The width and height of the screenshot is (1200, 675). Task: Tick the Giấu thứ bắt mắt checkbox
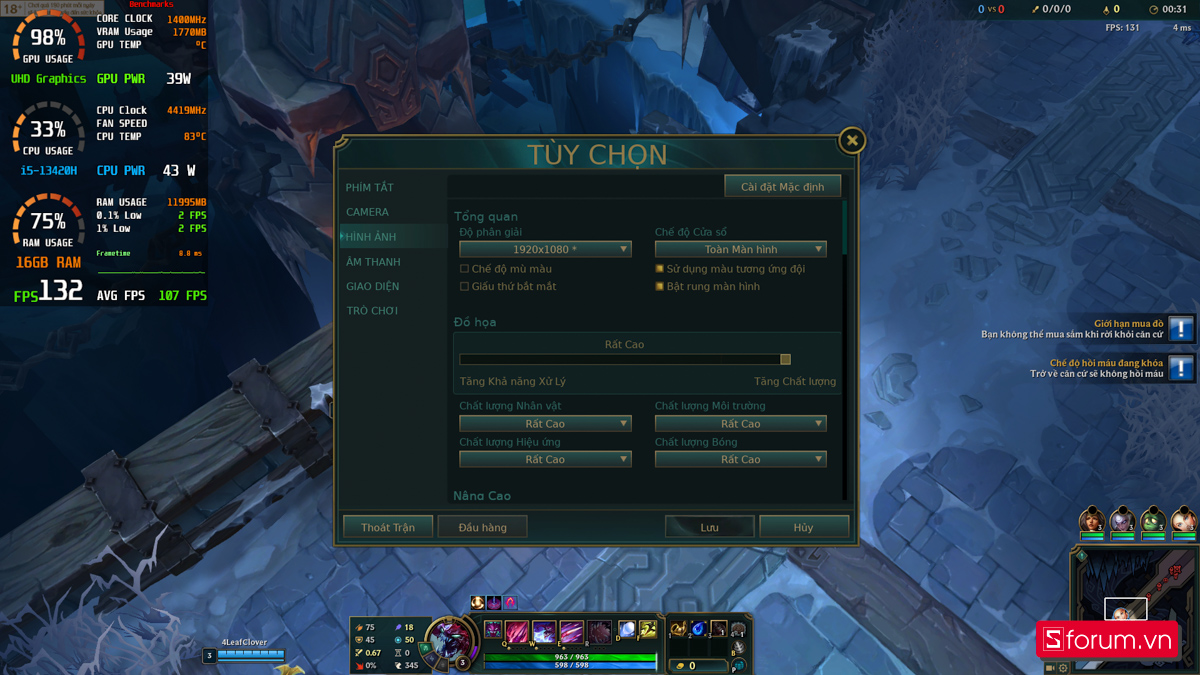tap(464, 287)
